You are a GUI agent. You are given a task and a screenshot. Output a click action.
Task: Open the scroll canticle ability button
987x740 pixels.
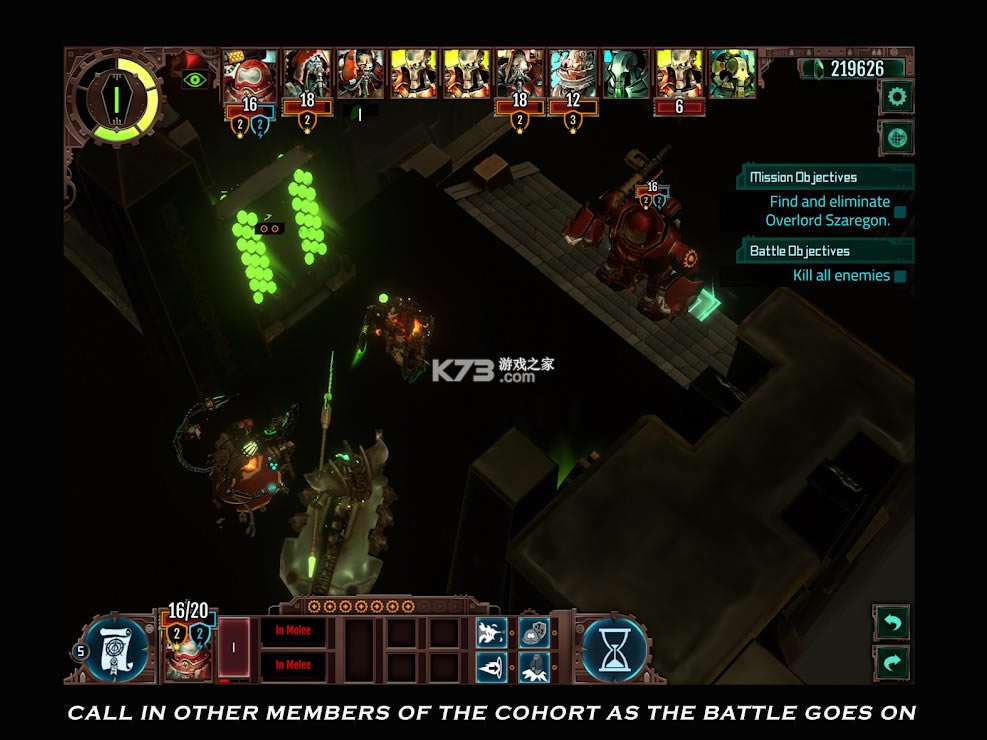click(117, 650)
